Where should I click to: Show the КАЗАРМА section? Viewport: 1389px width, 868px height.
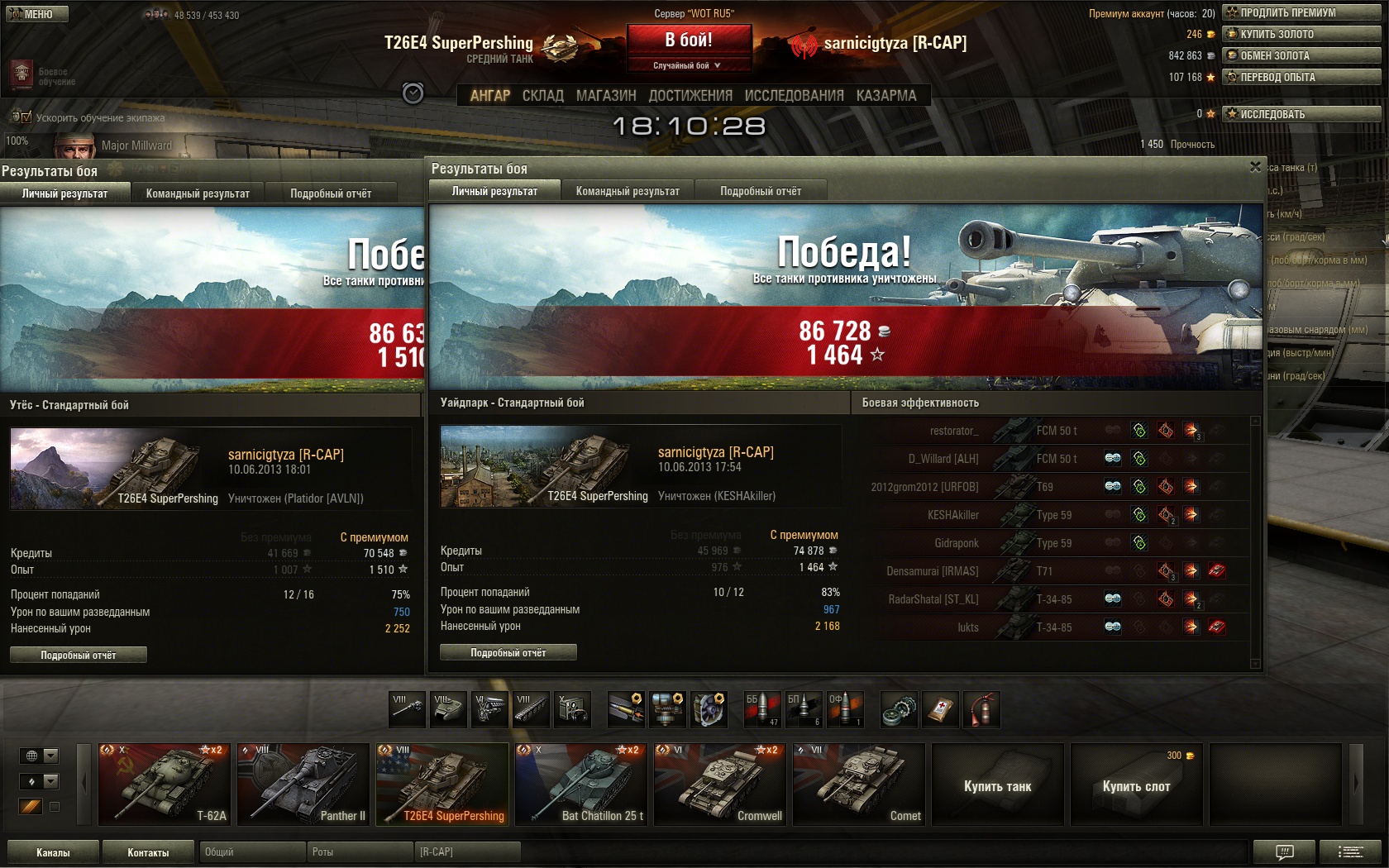tap(886, 96)
